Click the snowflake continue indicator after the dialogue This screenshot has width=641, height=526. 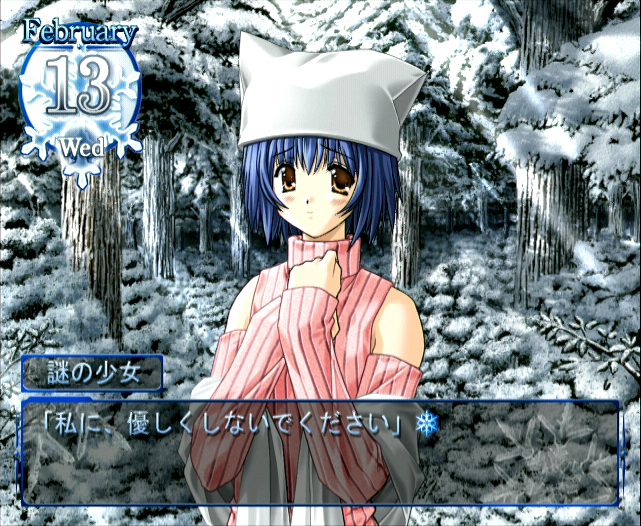[427, 425]
